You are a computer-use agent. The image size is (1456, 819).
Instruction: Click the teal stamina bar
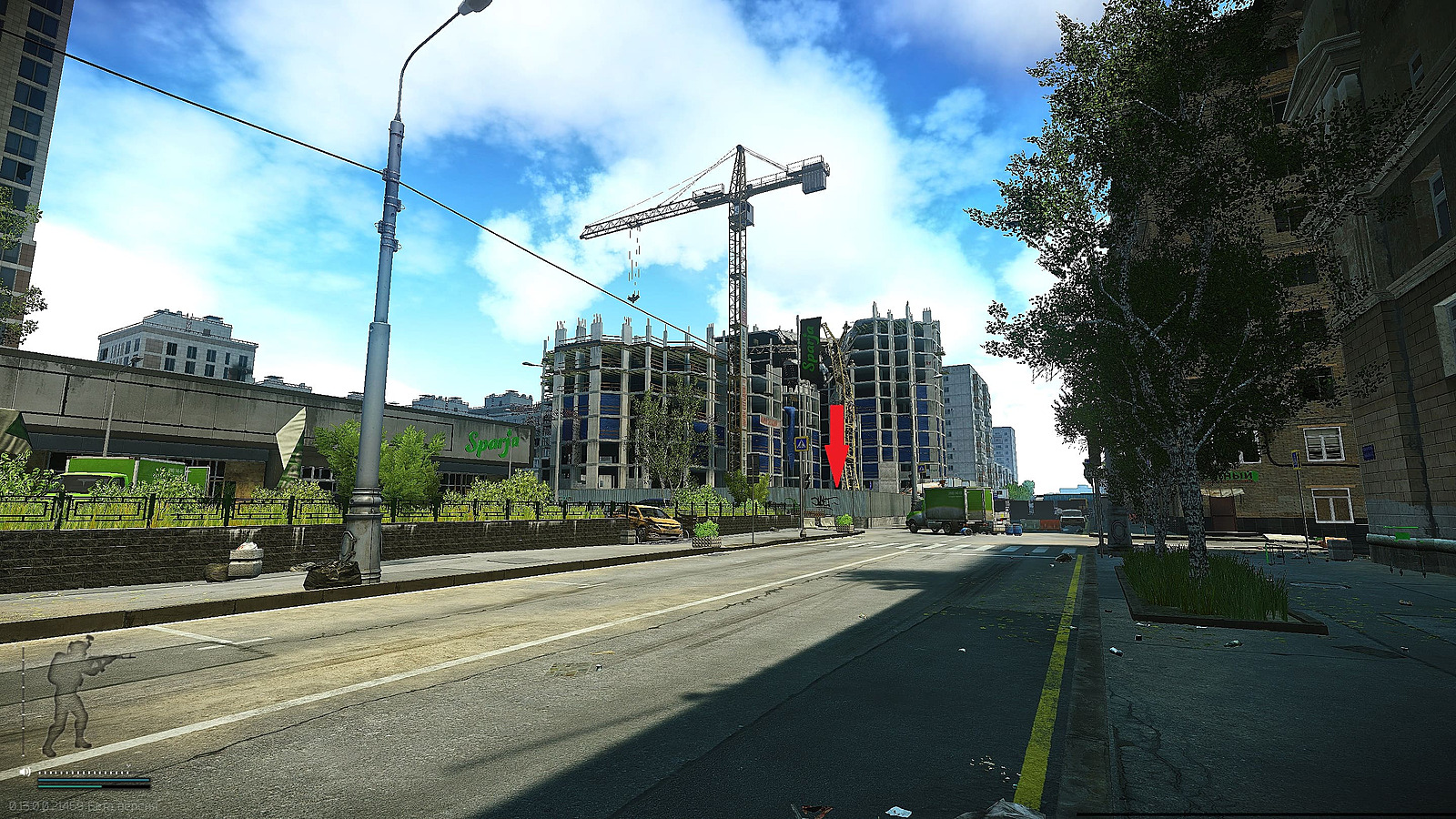pos(69,786)
